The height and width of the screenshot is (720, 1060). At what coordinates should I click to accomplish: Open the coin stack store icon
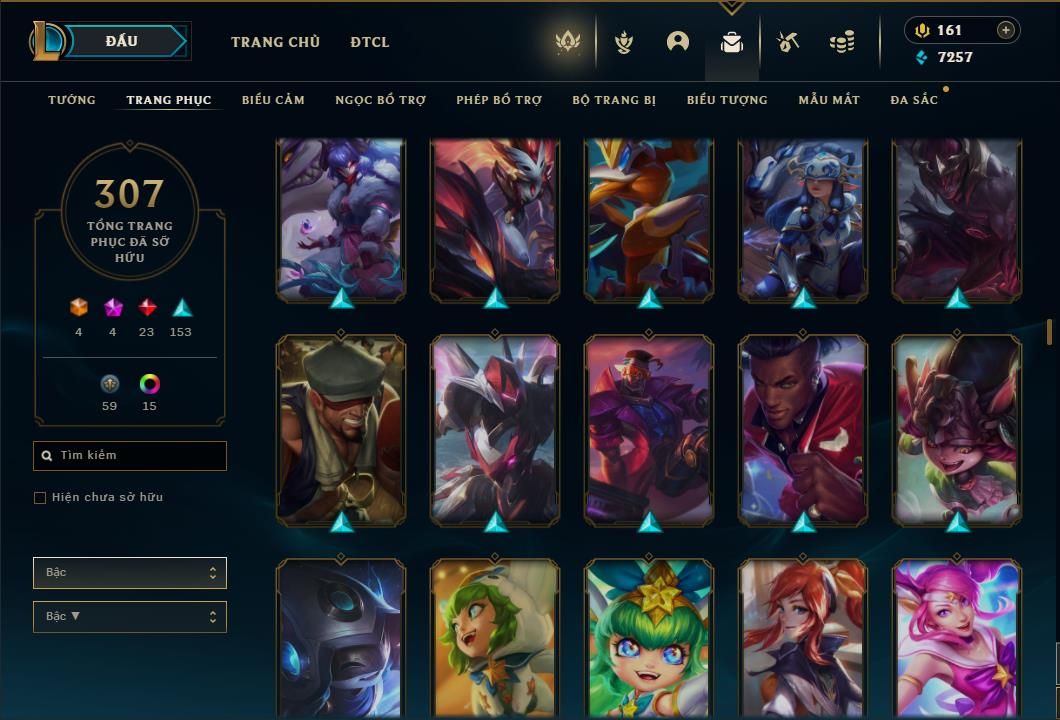pyautogui.click(x=842, y=42)
